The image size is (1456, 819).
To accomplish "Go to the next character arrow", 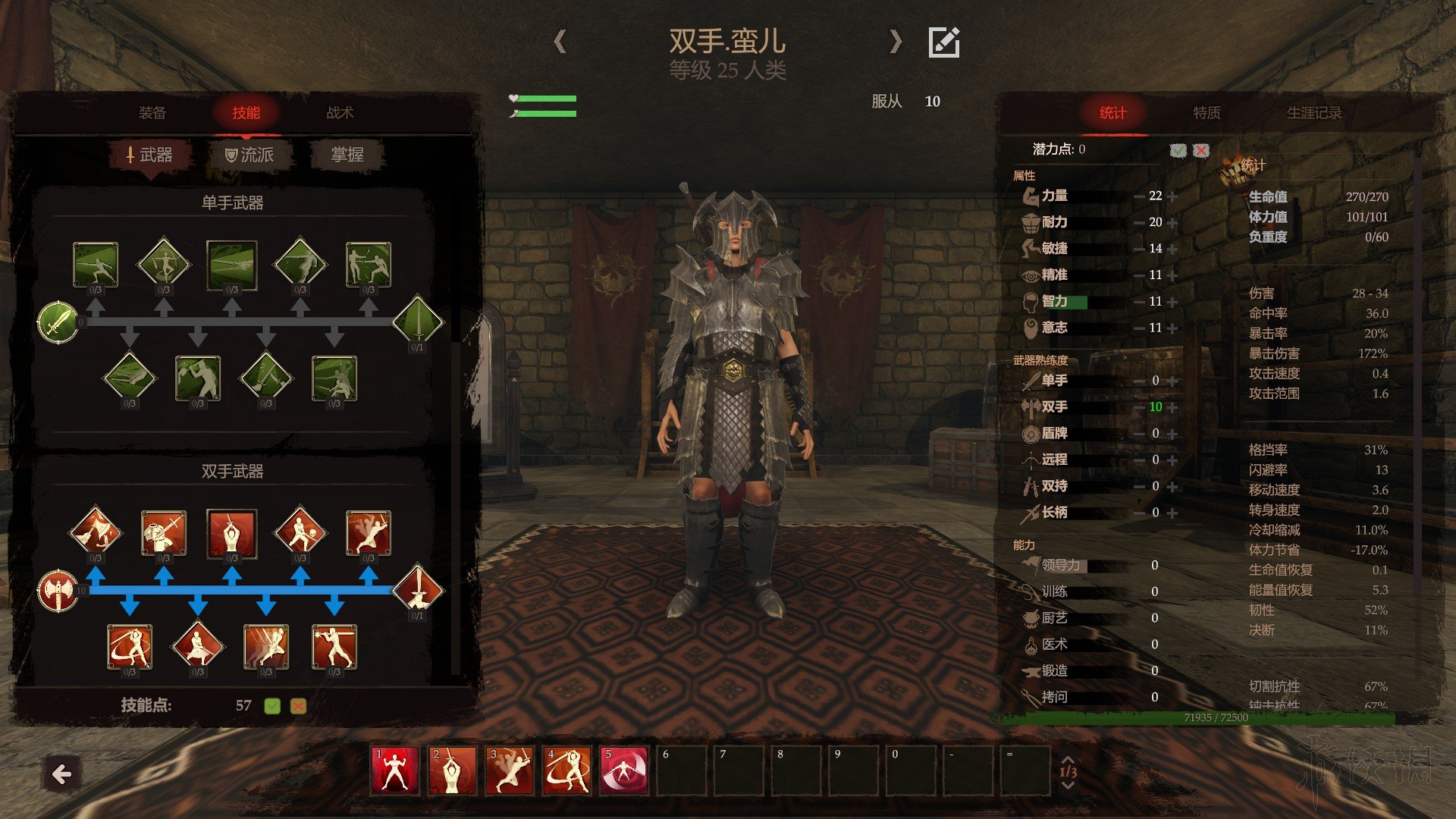I will (896, 42).
